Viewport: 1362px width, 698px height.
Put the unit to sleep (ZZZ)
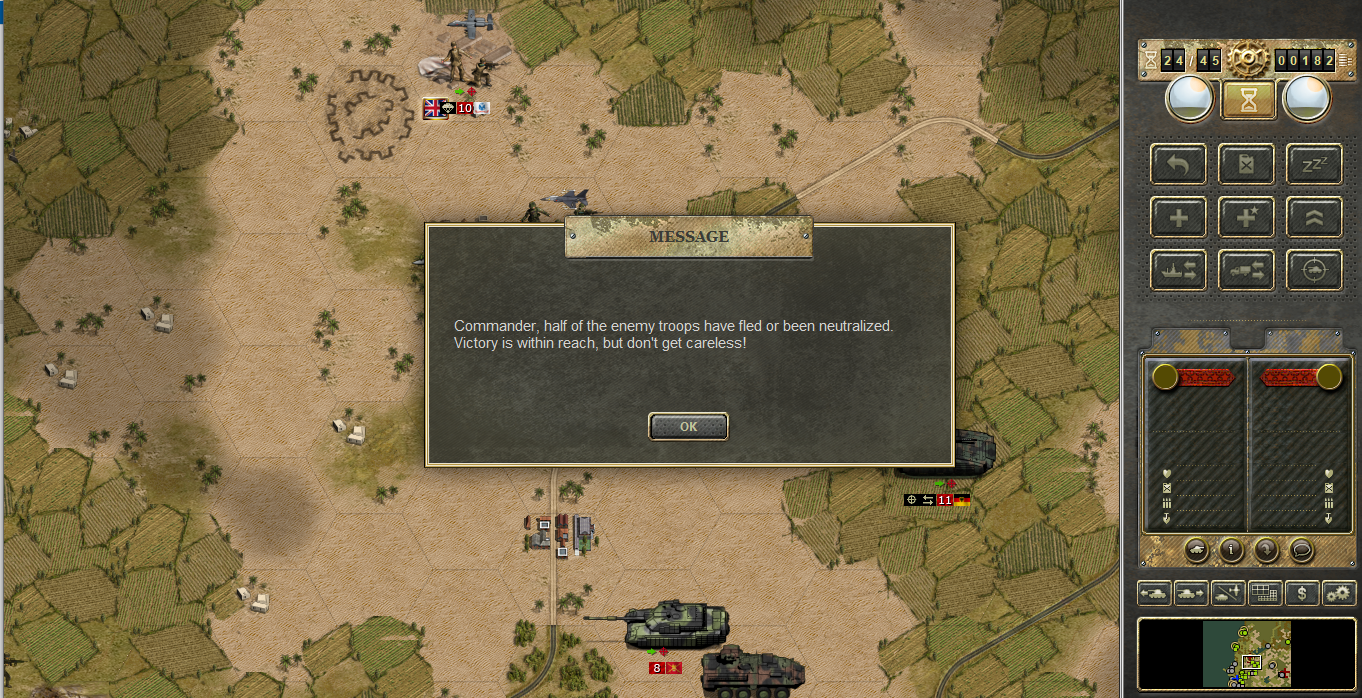tap(1314, 165)
